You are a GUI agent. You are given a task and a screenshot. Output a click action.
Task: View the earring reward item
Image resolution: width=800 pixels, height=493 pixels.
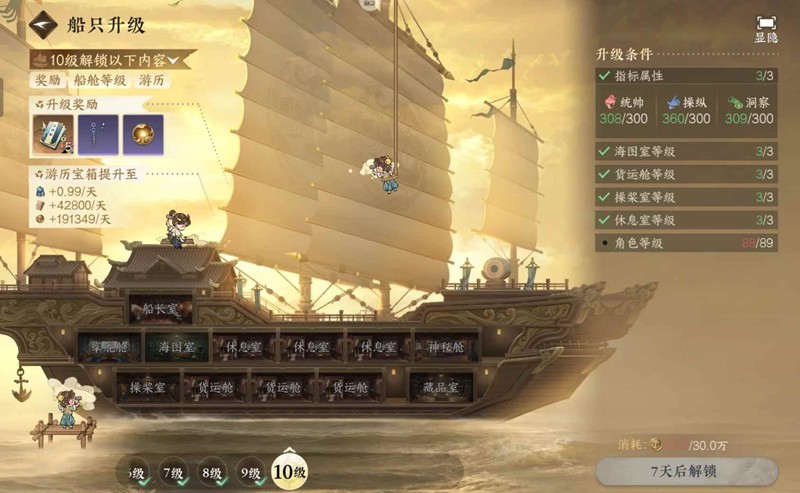(x=98, y=134)
